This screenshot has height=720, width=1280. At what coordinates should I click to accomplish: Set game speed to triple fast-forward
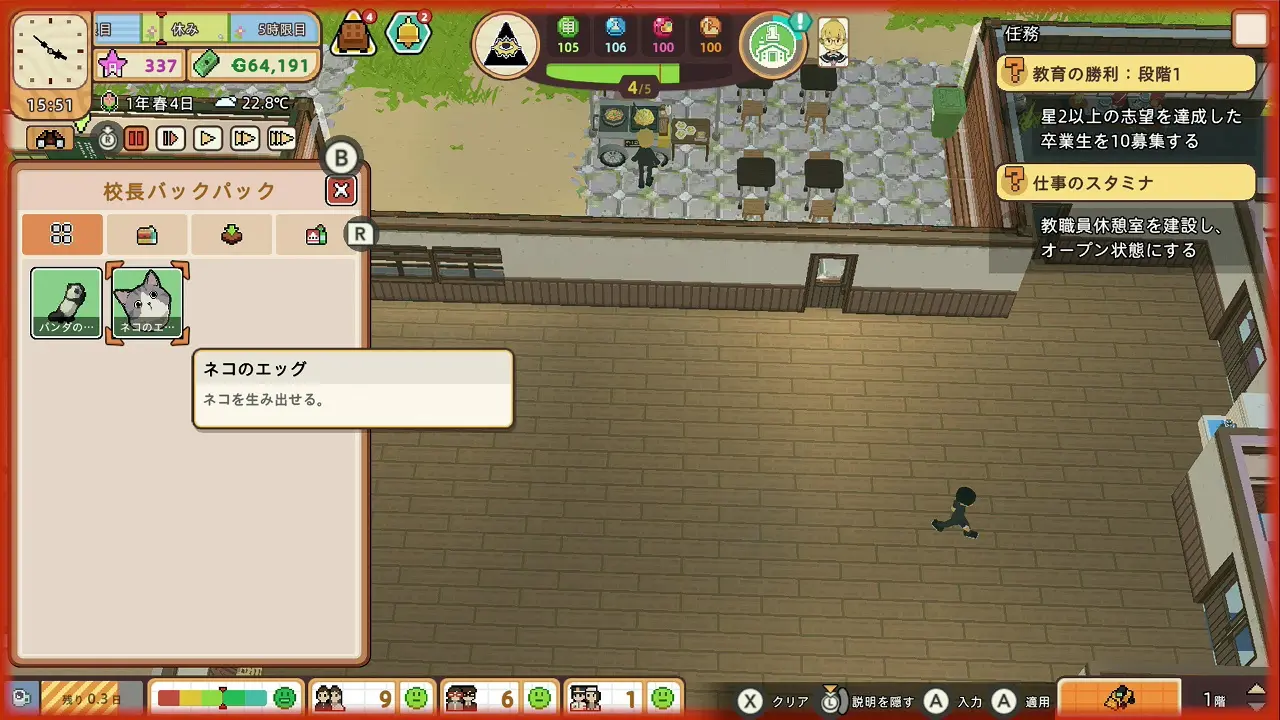pos(281,139)
